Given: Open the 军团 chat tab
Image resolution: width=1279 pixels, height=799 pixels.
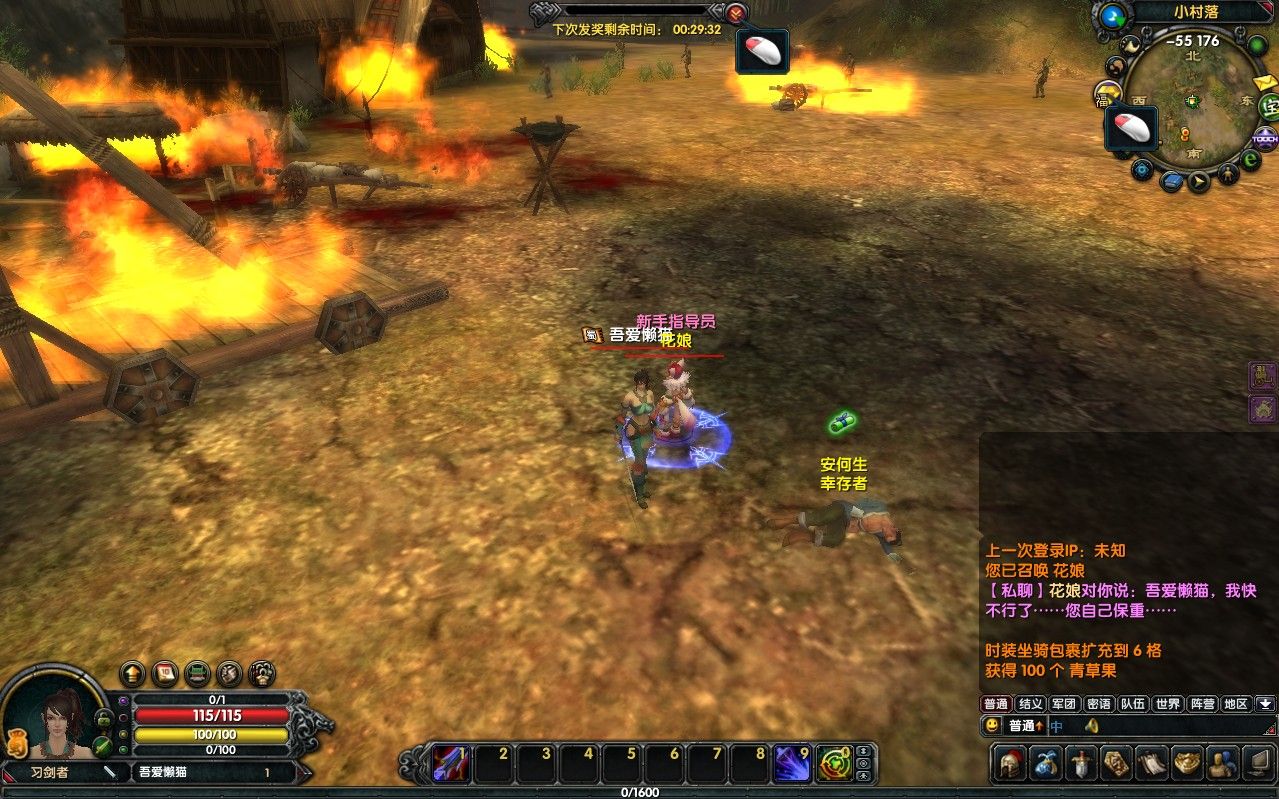Looking at the screenshot, I should [1064, 704].
